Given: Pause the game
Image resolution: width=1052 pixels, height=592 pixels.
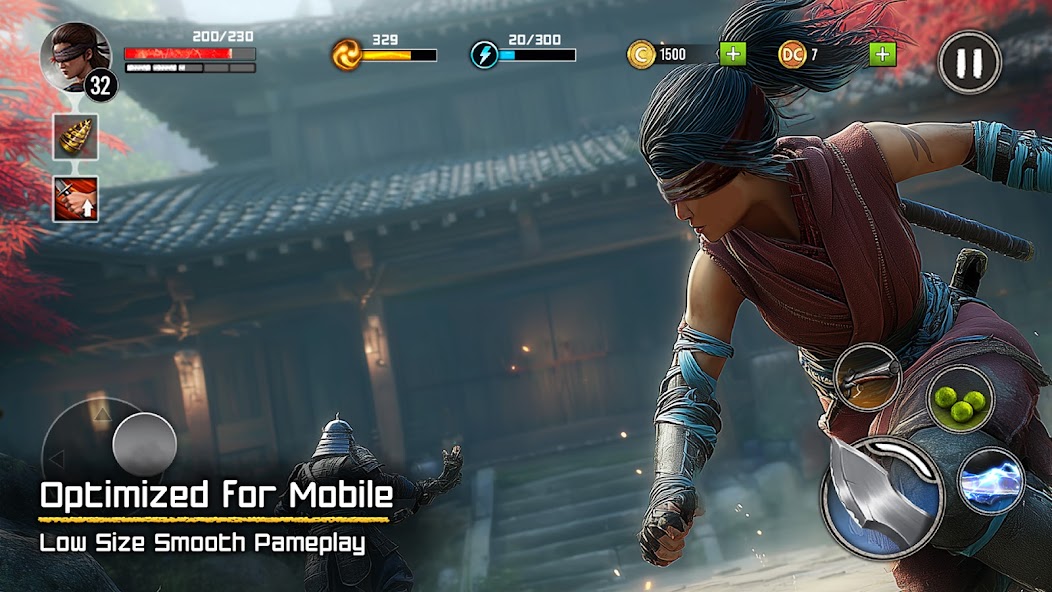Looking at the screenshot, I should [969, 62].
